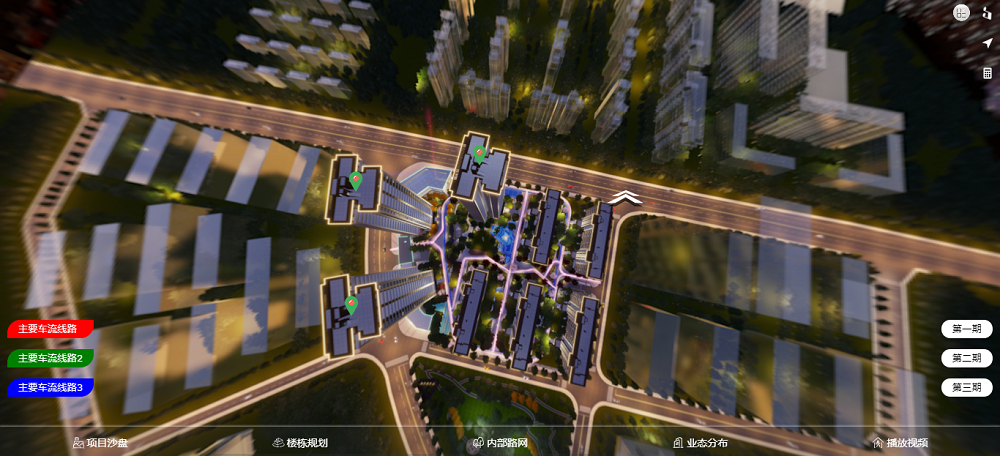This screenshot has width=1000, height=456.
Task: Click the navigation arrow icon
Action: (x=988, y=43)
